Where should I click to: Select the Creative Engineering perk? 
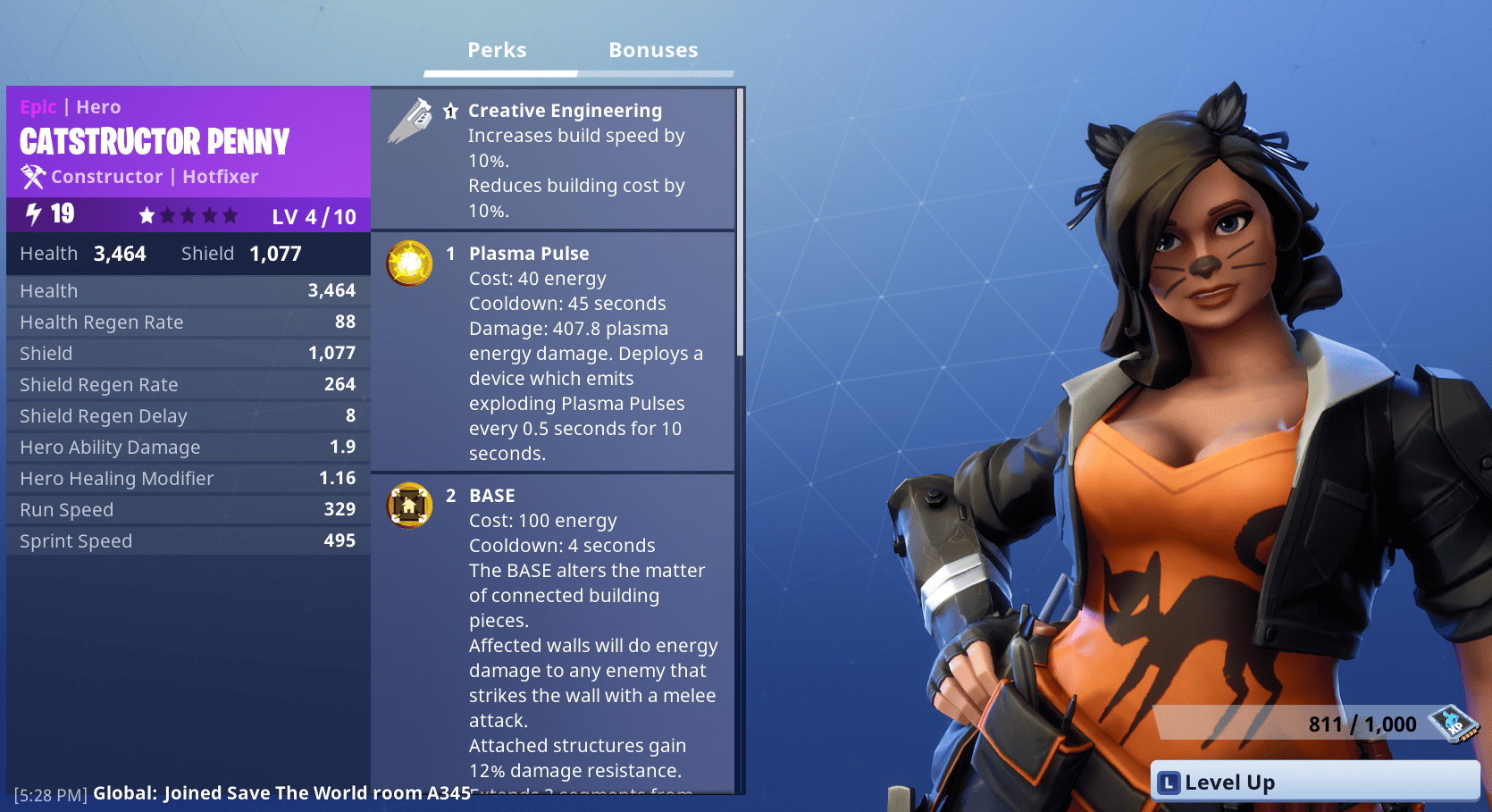[565, 111]
